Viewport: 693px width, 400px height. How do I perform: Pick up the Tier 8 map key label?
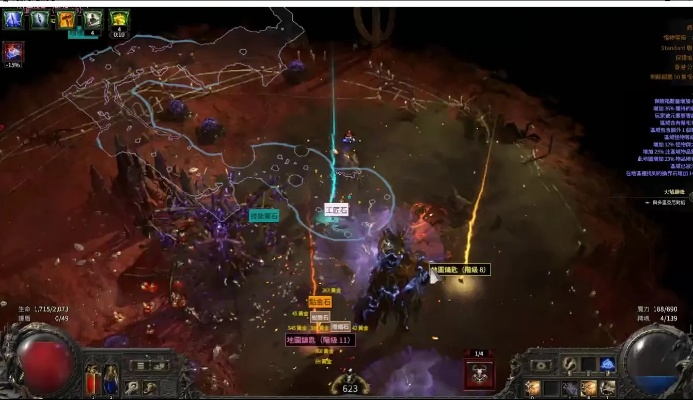coord(459,270)
